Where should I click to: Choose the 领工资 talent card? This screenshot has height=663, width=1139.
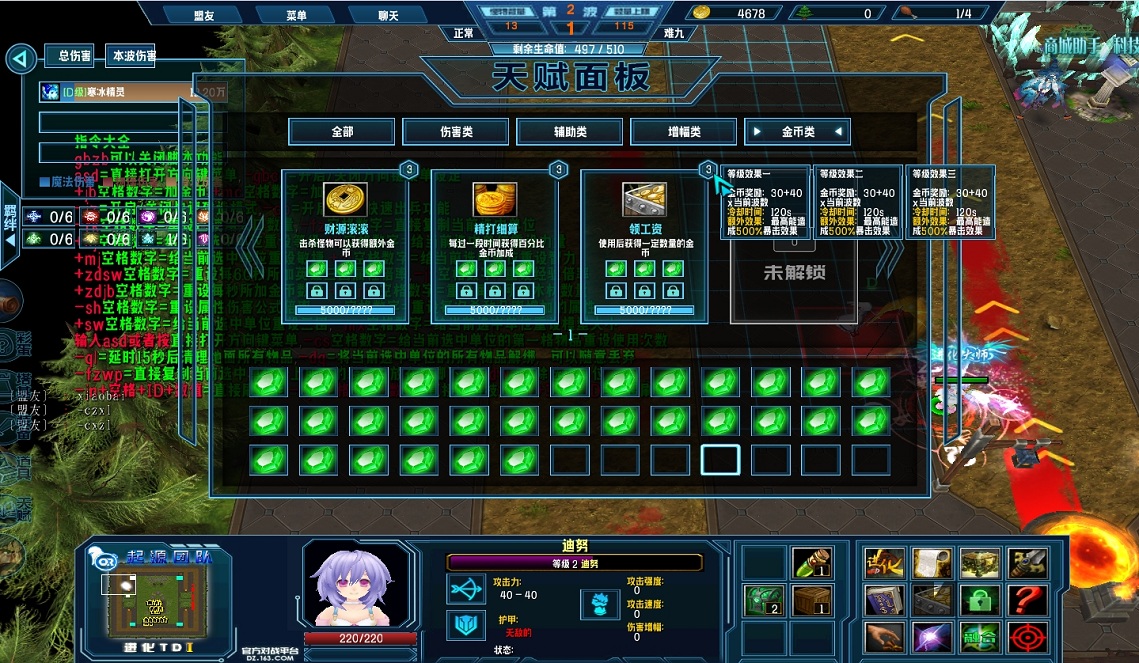644,245
